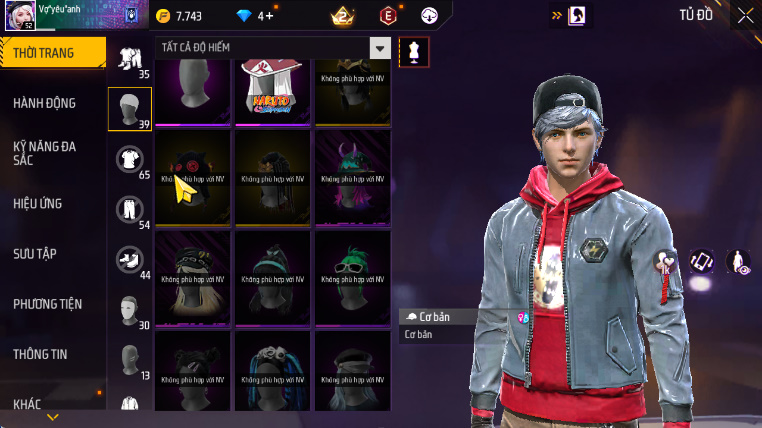Open the Thời Trang fashion section
Viewport: 762px width, 428px height.
[x=52, y=53]
